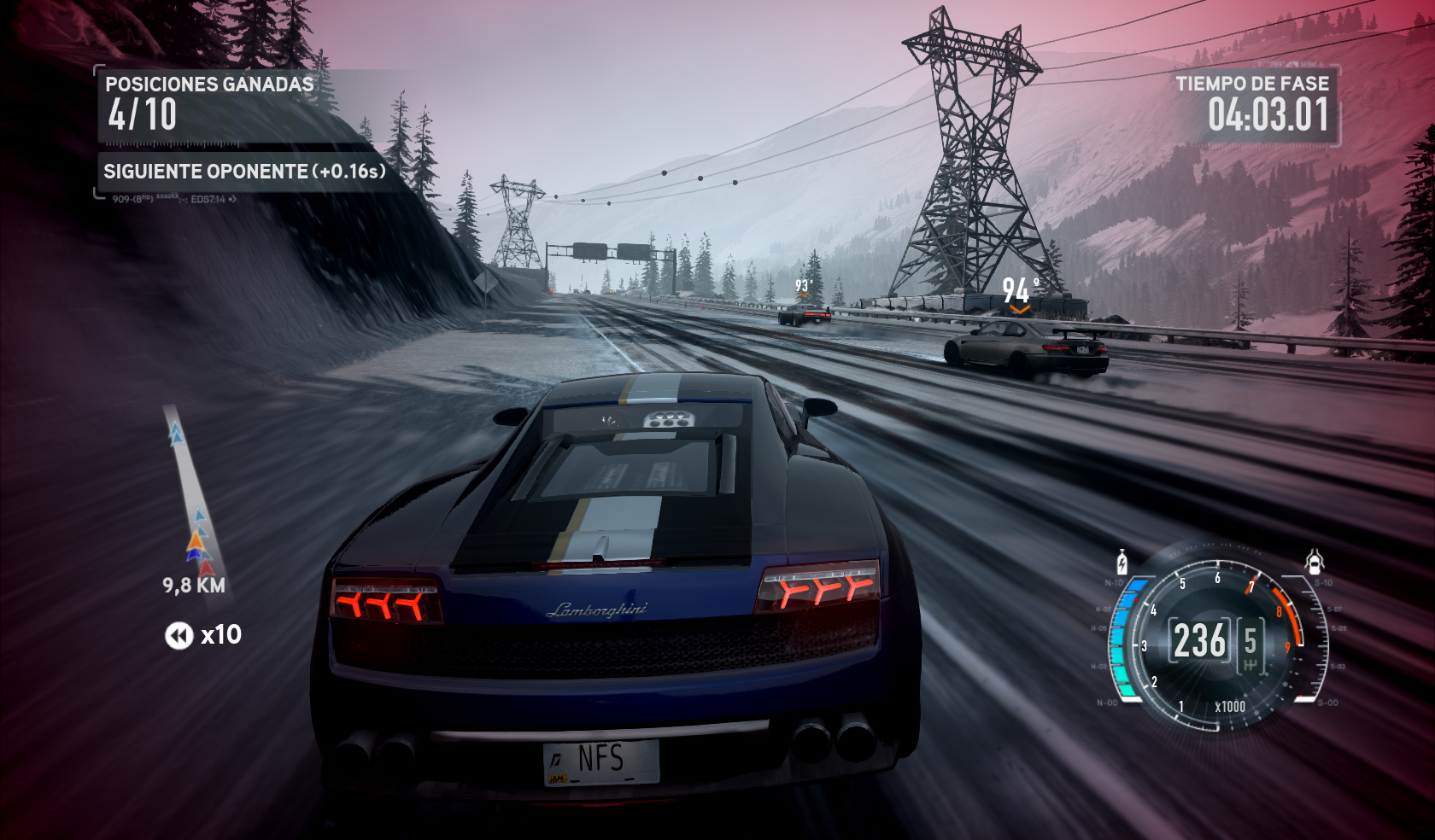Click the car icon right of the tachometer
Screen dimensions: 1435x840
pos(1314,561)
